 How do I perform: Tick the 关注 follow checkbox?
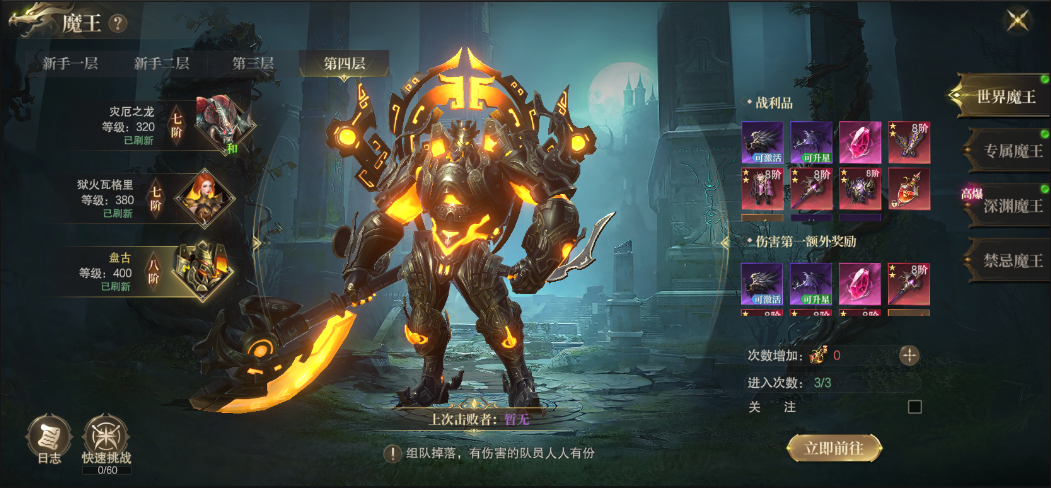914,407
